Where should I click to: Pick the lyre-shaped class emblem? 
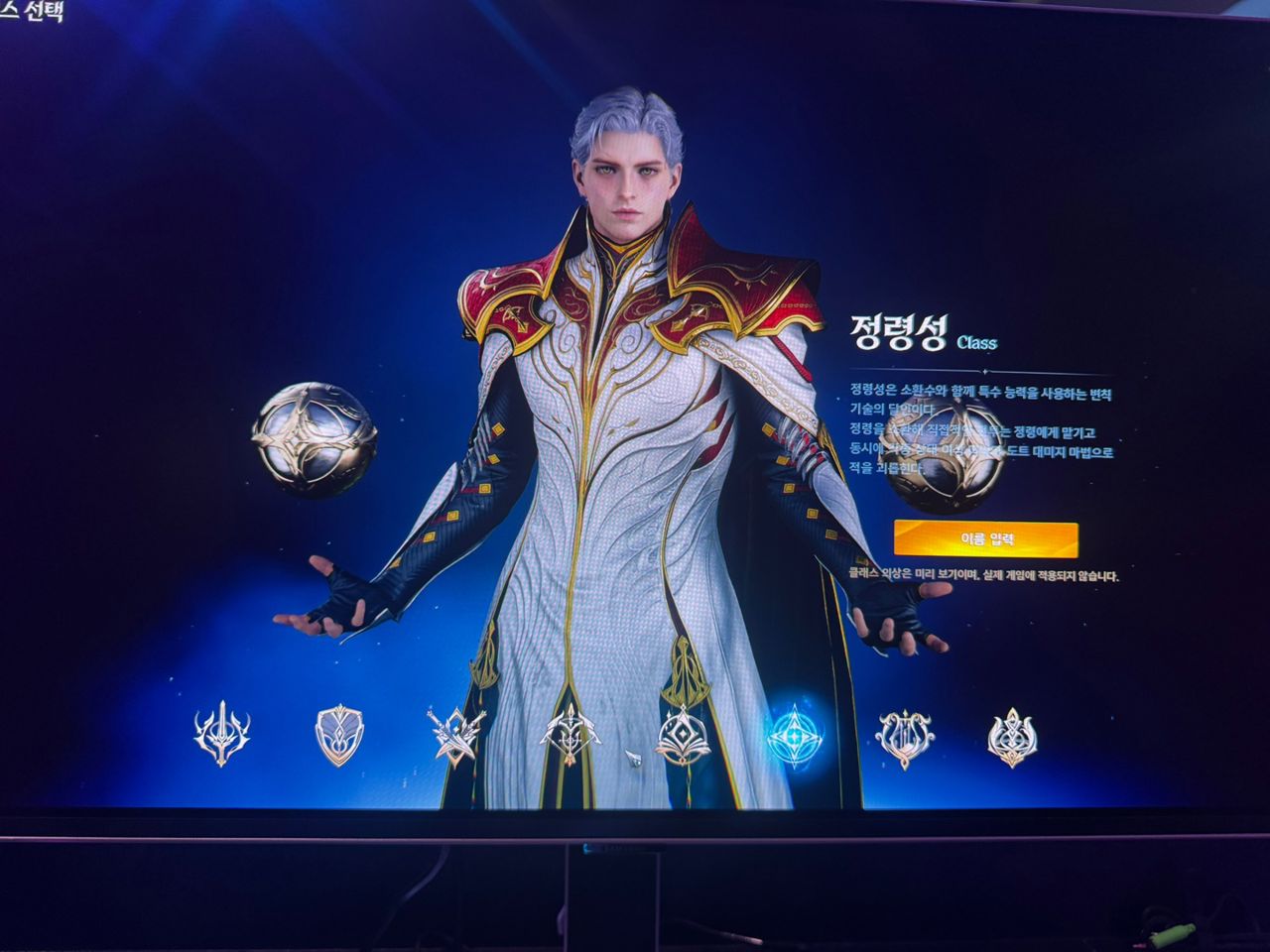pyautogui.click(x=905, y=739)
